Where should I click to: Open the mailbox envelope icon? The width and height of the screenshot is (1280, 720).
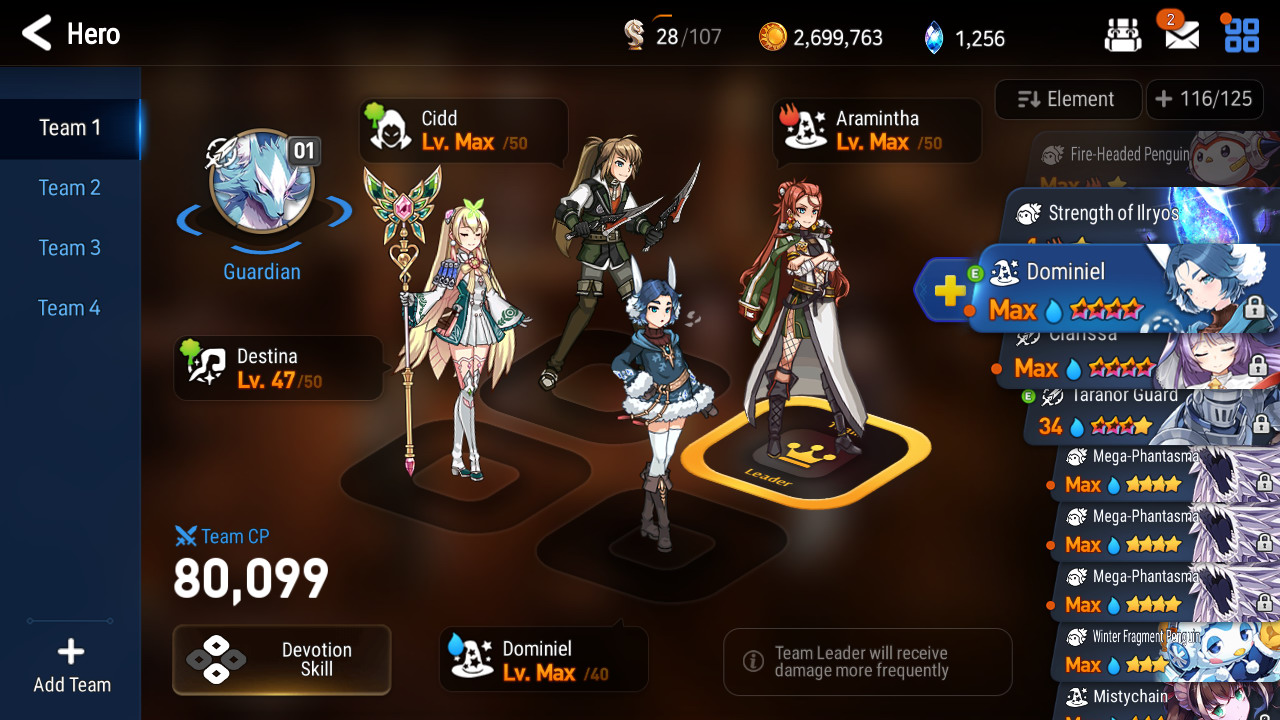click(1182, 36)
